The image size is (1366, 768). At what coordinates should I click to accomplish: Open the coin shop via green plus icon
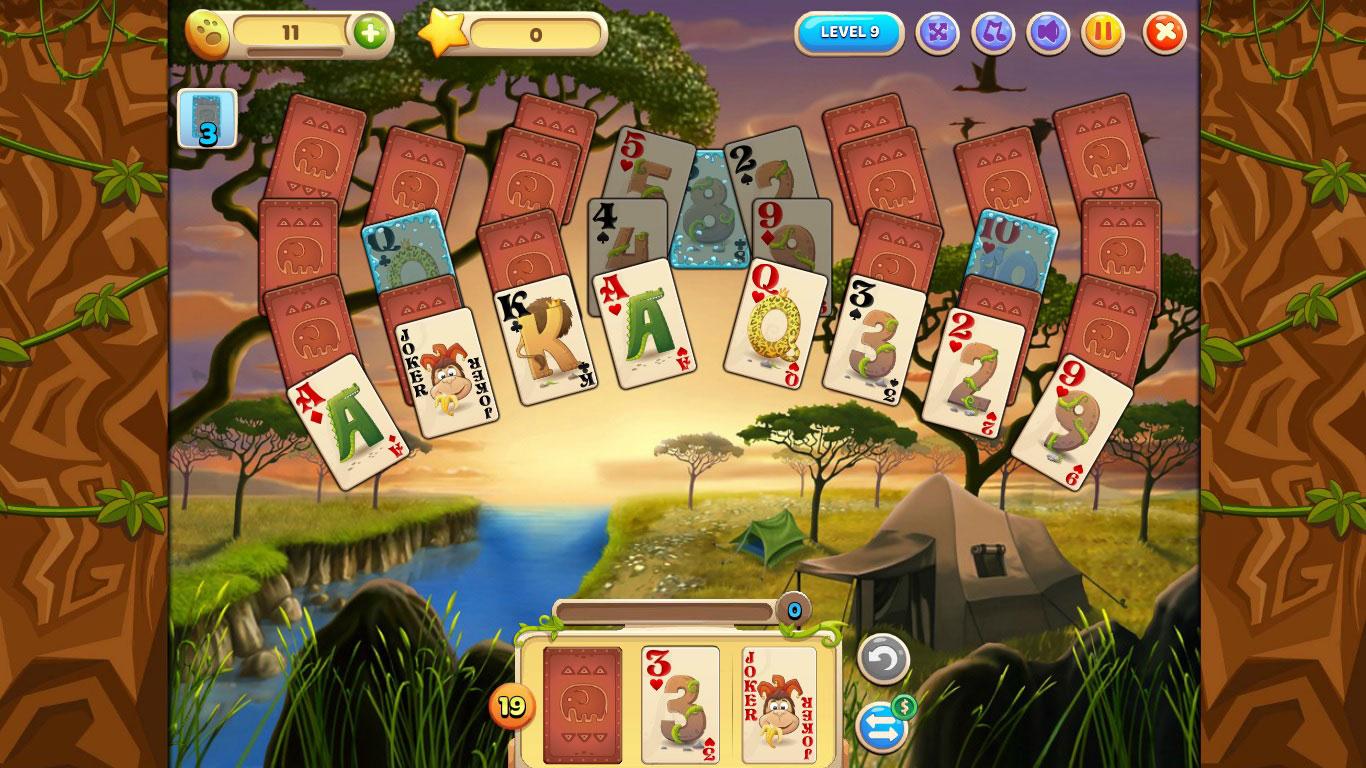coord(371,32)
